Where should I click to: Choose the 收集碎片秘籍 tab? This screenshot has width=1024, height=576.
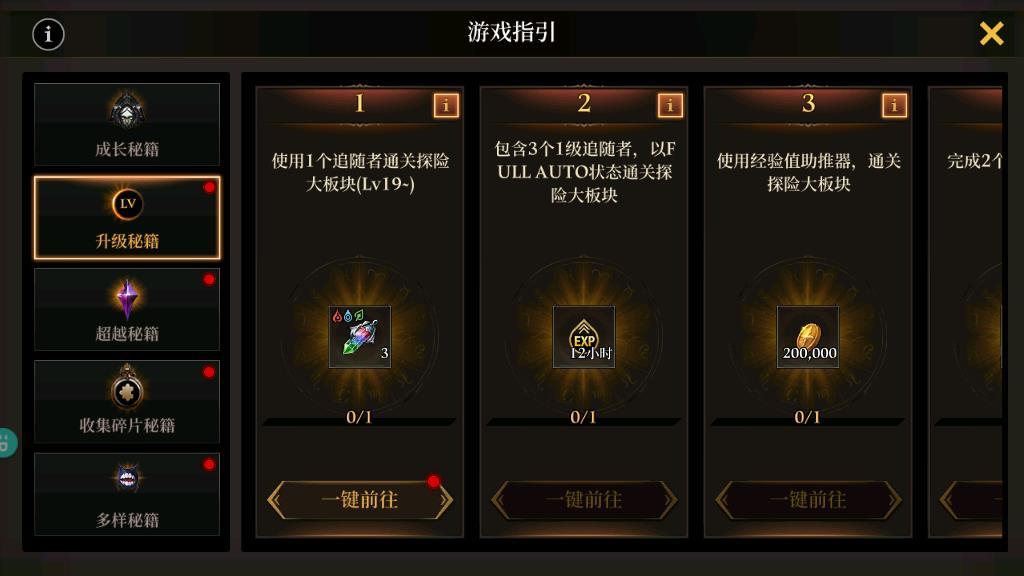tap(127, 401)
